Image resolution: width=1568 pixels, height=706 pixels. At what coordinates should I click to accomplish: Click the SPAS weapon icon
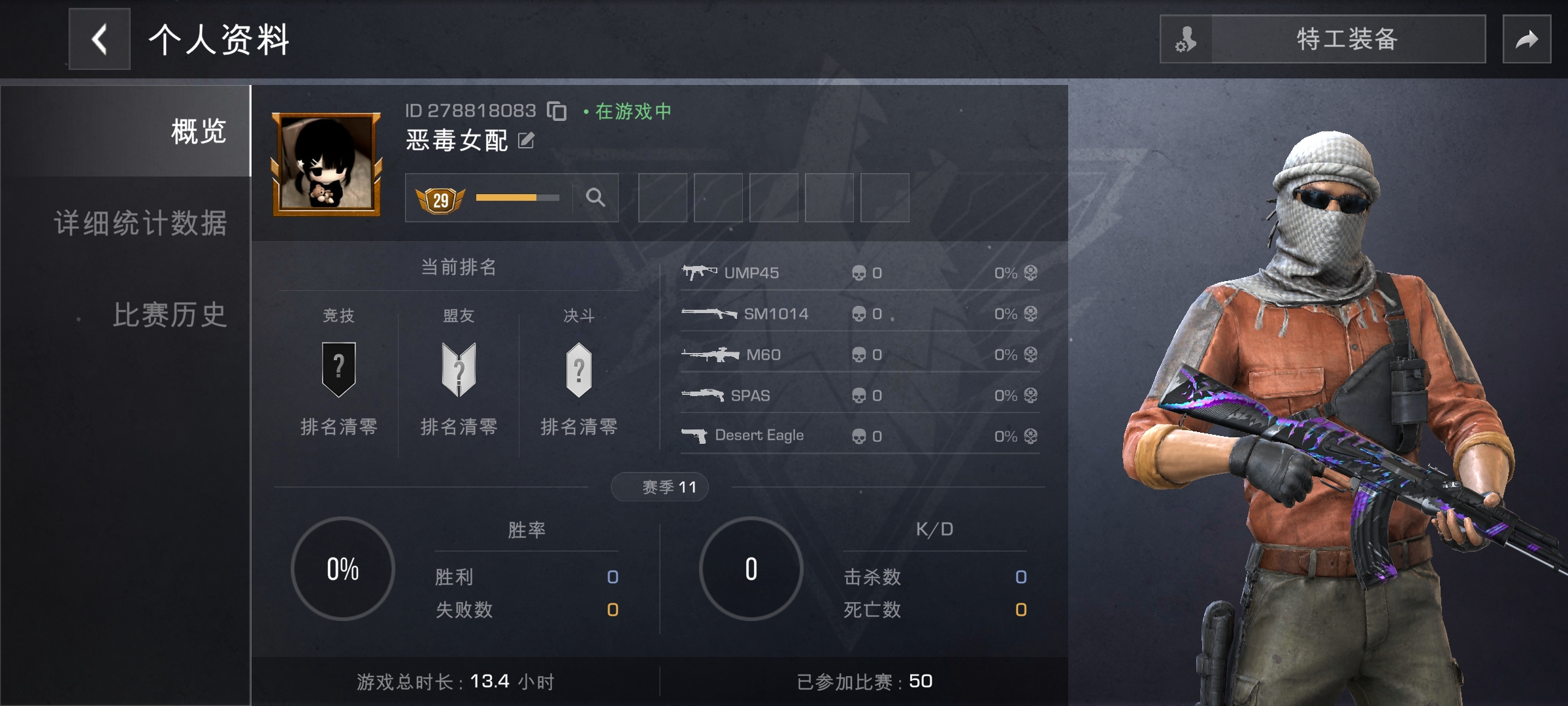pyautogui.click(x=701, y=395)
